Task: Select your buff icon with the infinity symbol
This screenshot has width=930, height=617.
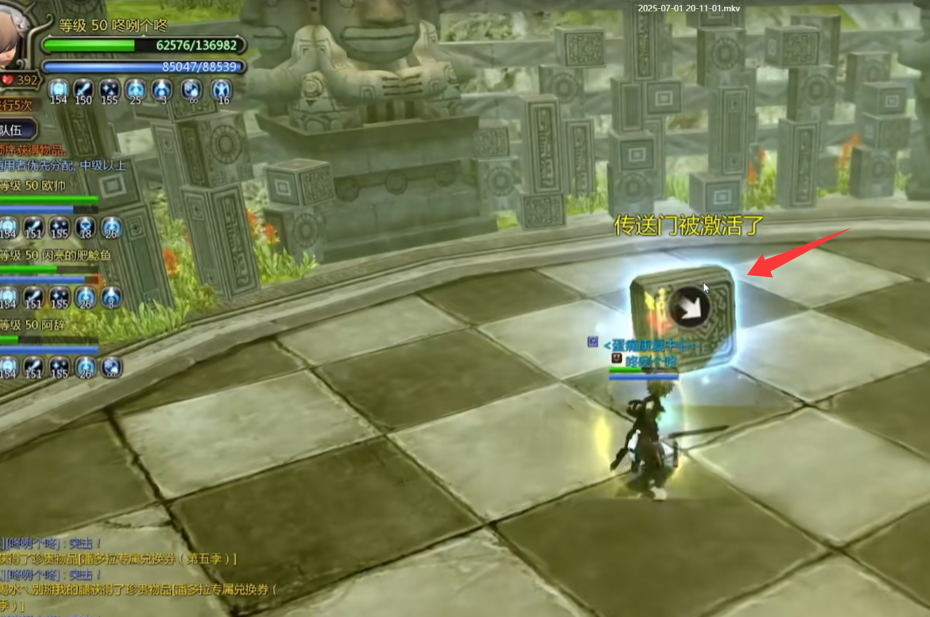Action: pos(191,90)
